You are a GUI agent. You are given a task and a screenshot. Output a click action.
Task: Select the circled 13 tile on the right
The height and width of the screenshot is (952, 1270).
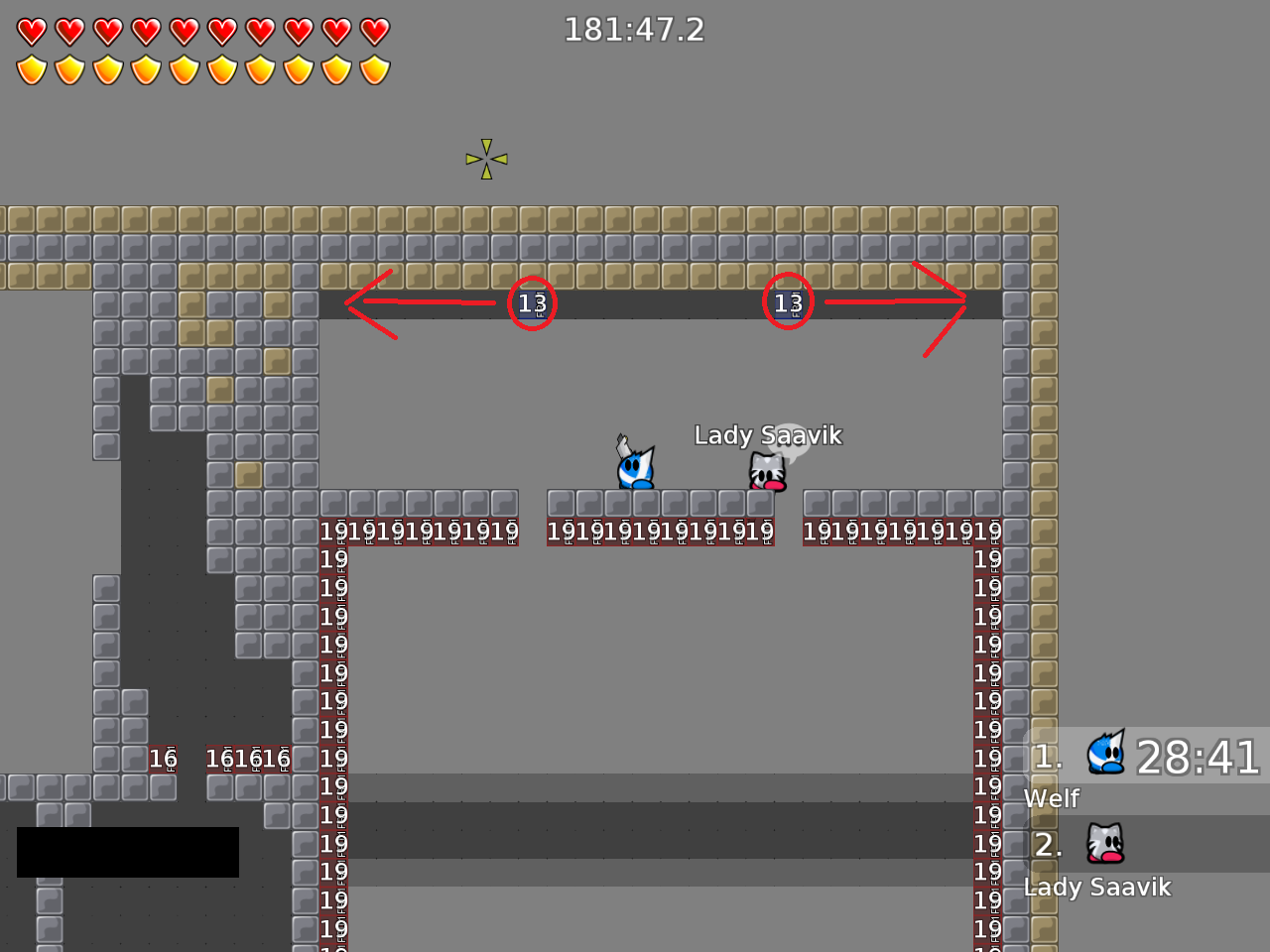787,301
